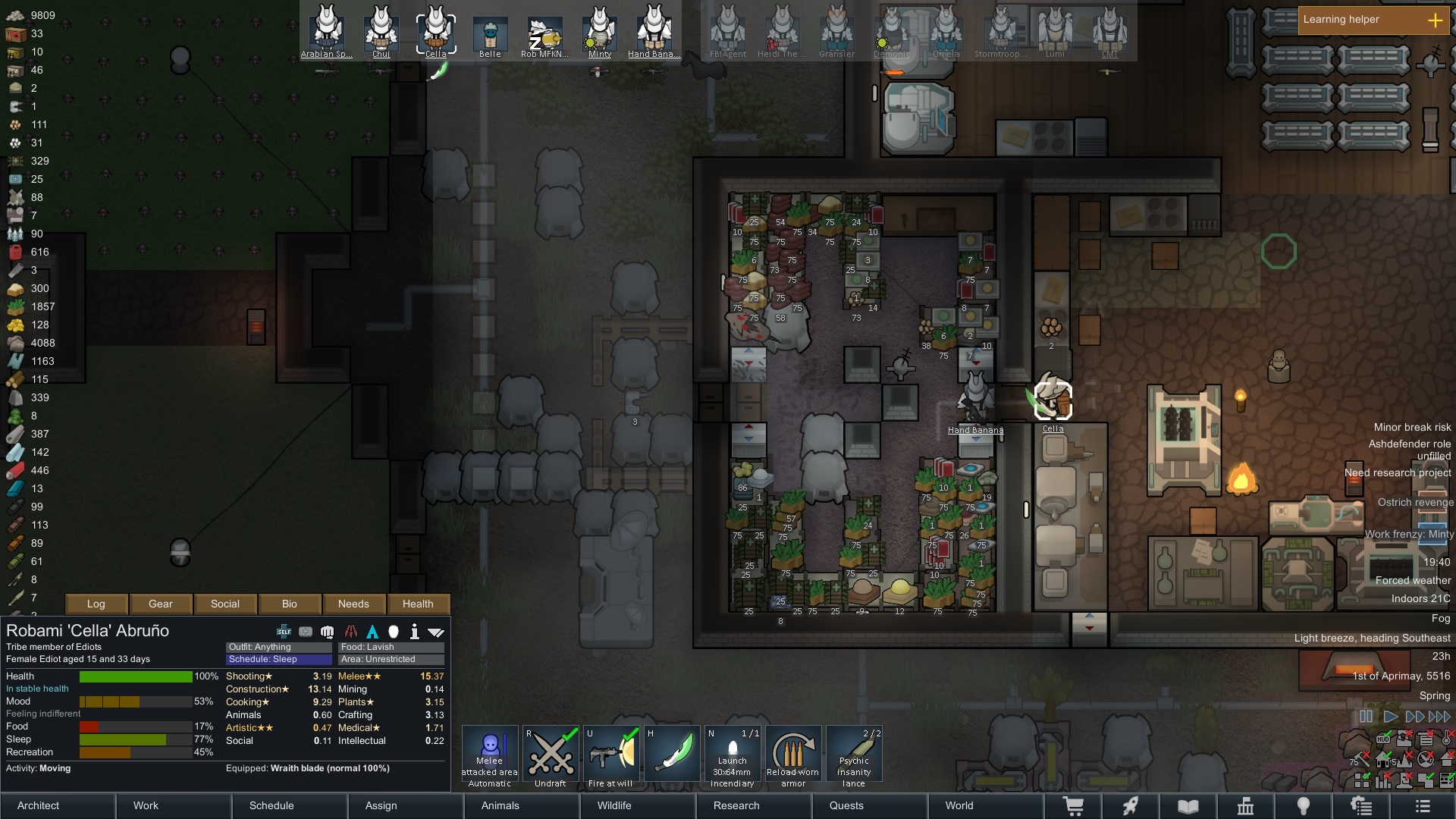
Task: Switch to the Needs tab
Action: (x=353, y=604)
